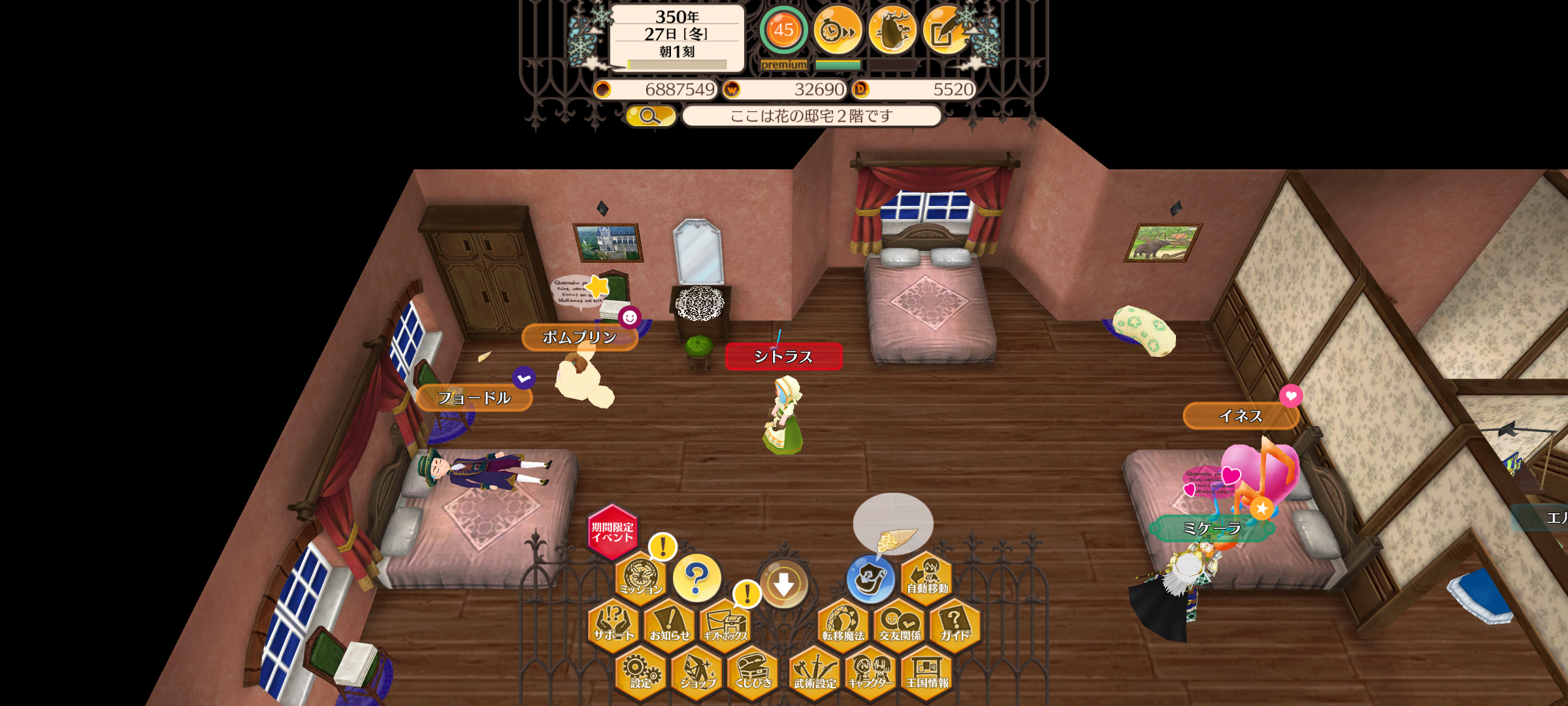Tap the yellow question mark help orb
Viewport: 1568px width, 706px height.
[696, 578]
